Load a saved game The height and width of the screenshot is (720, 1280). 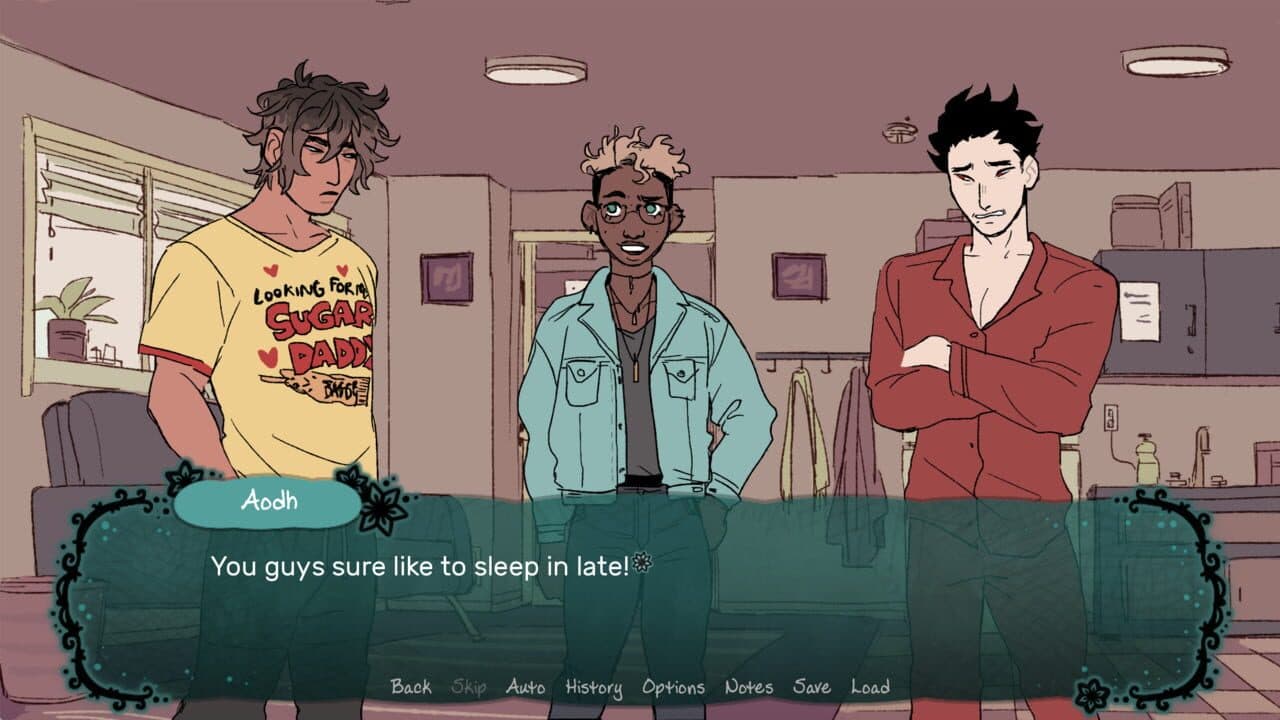tap(873, 688)
